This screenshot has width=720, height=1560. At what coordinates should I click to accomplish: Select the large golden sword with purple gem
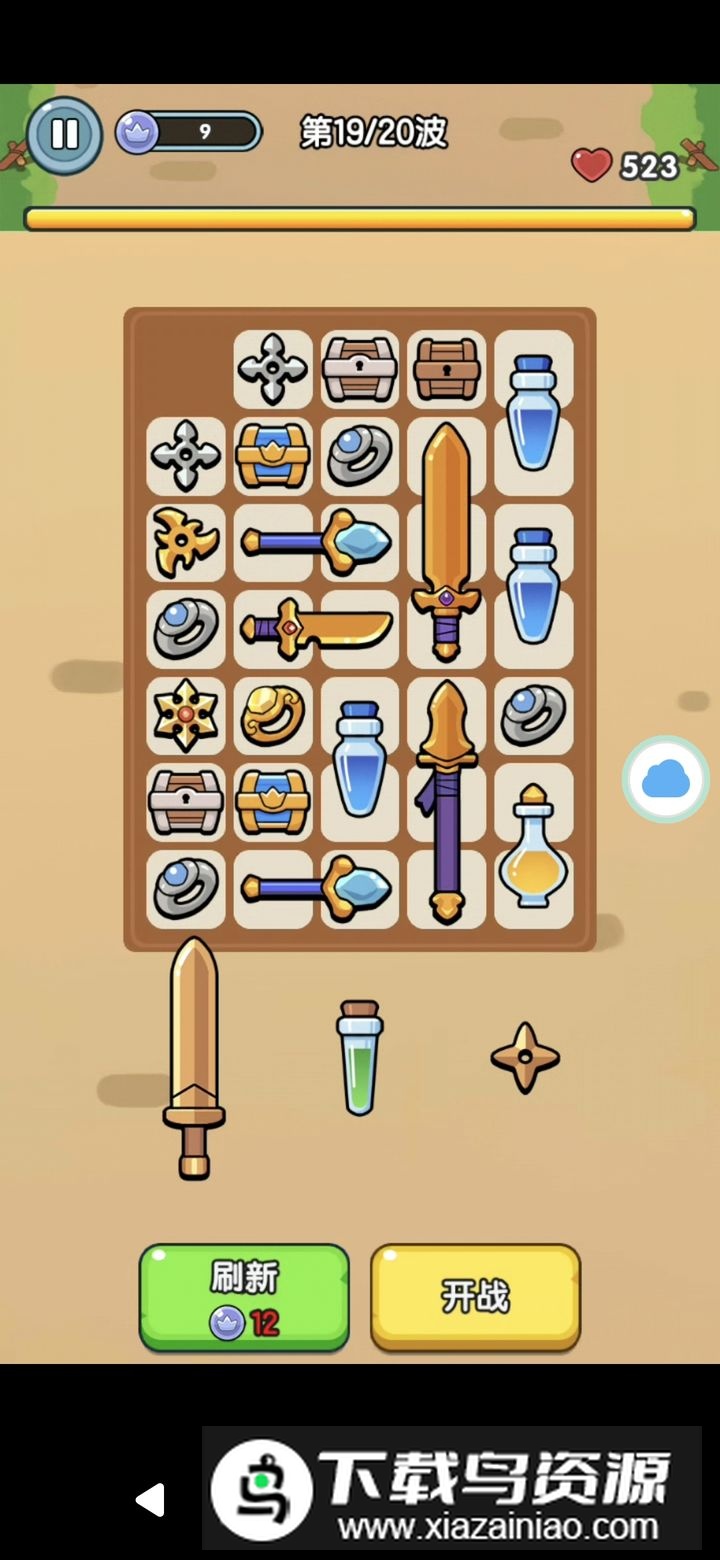(446, 540)
